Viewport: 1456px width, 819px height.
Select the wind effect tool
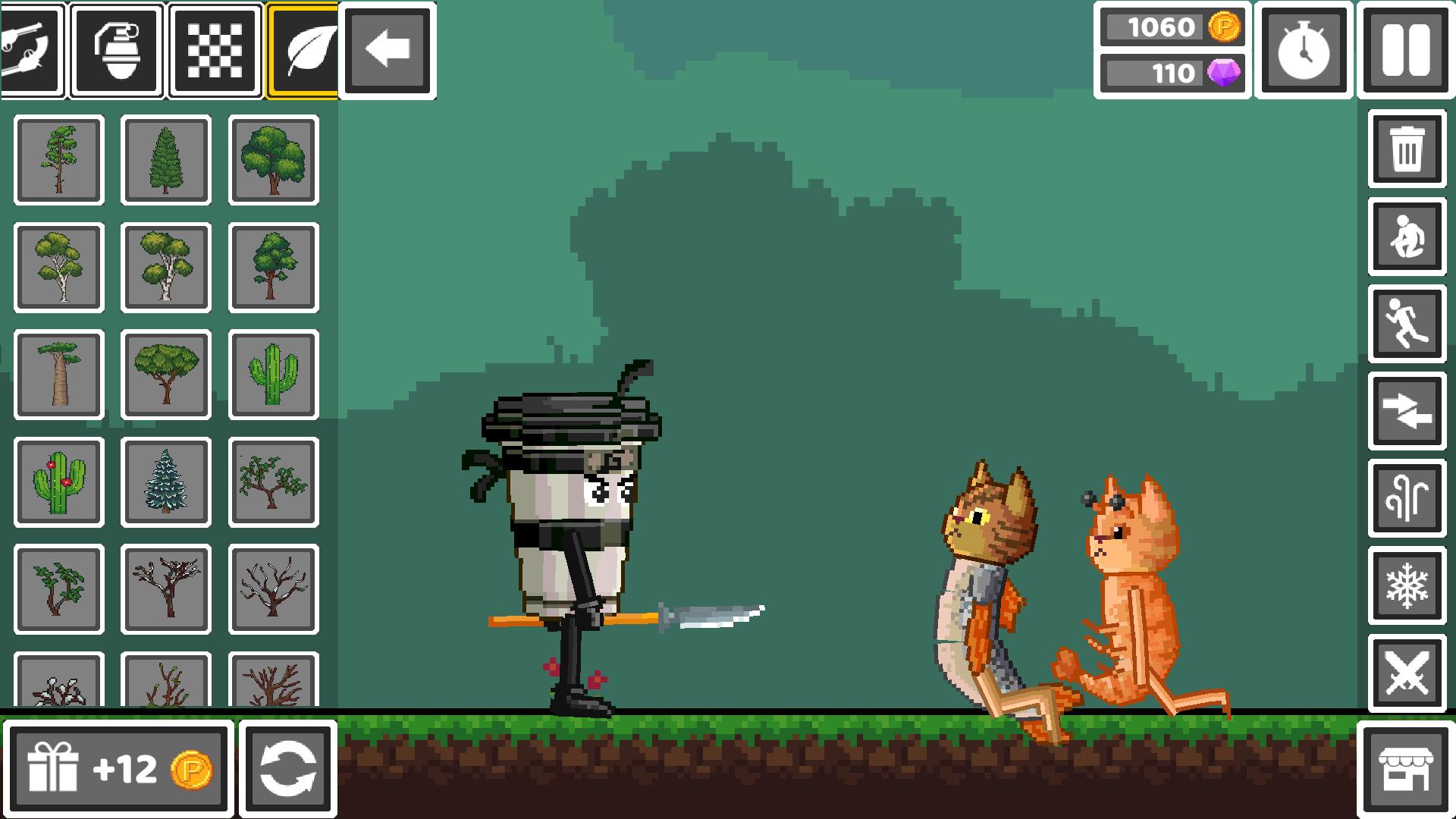coord(1406,497)
